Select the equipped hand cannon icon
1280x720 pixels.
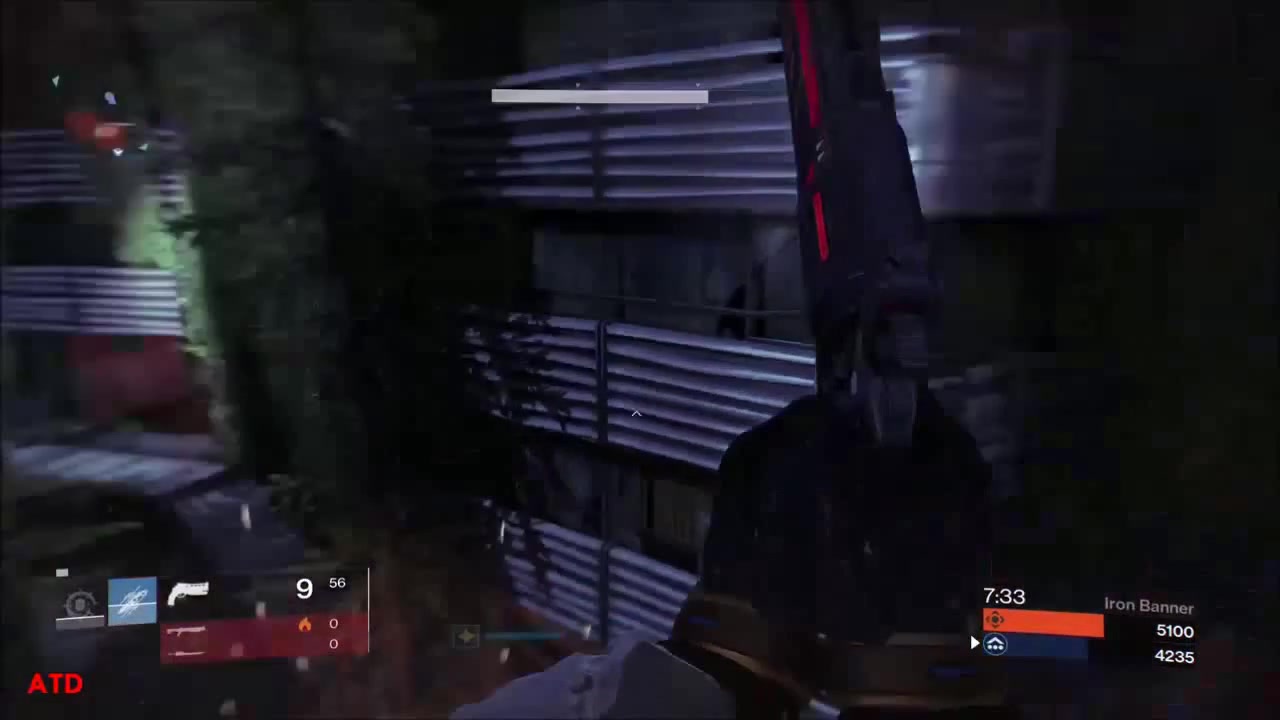click(190, 592)
